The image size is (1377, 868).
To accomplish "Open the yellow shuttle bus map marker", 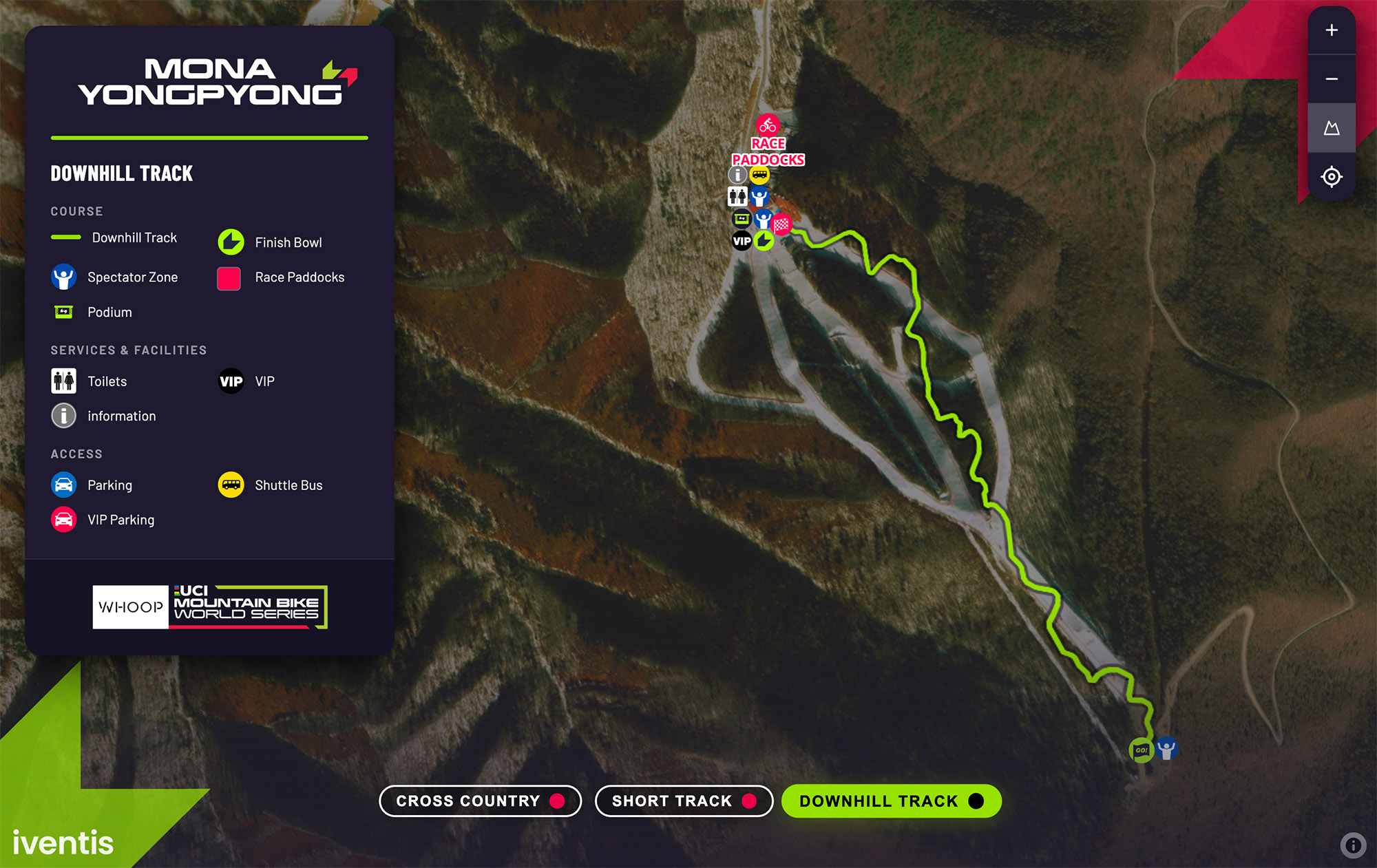I will [x=759, y=175].
